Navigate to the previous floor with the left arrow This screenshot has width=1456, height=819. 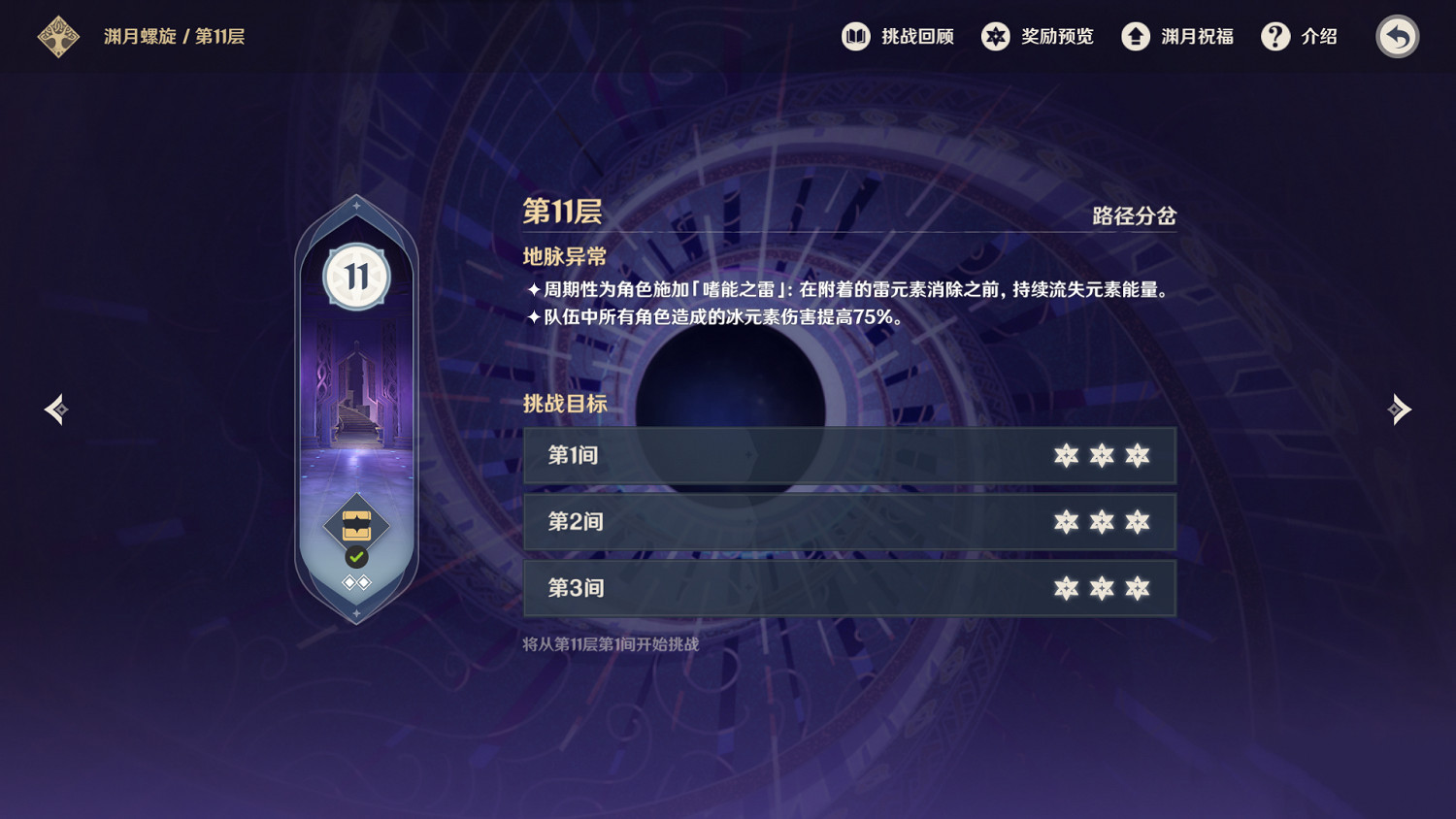point(55,409)
